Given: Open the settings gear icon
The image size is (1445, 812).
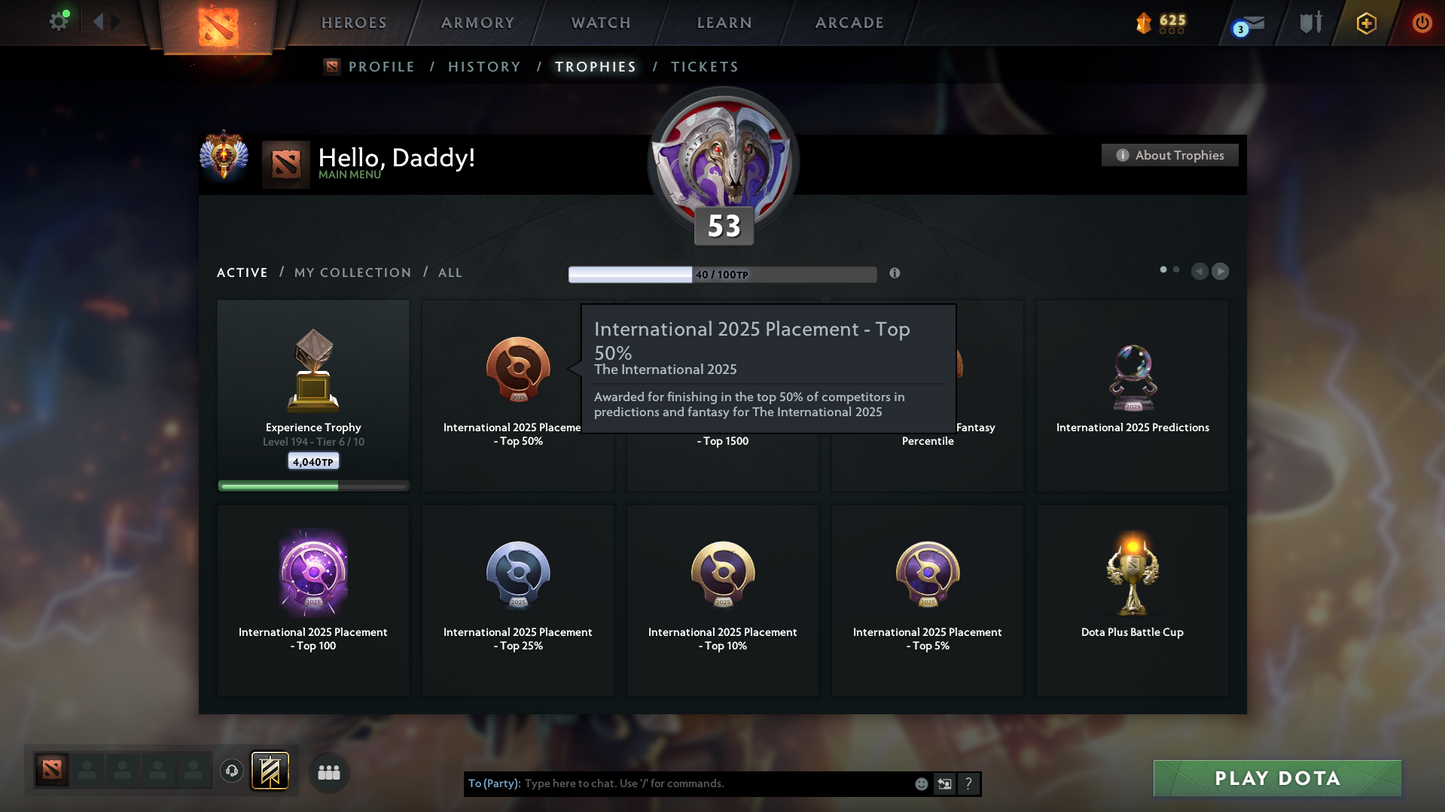Looking at the screenshot, I should pos(59,21).
